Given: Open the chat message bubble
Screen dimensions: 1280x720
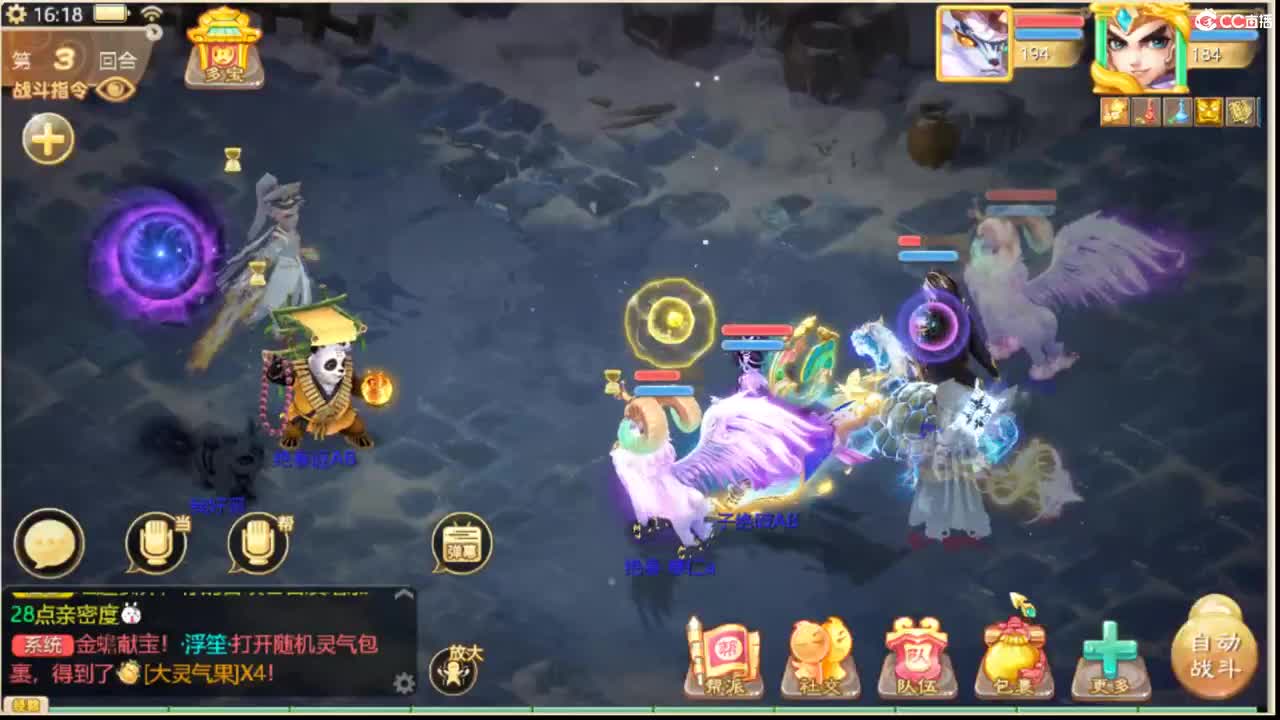Looking at the screenshot, I should (x=49, y=543).
